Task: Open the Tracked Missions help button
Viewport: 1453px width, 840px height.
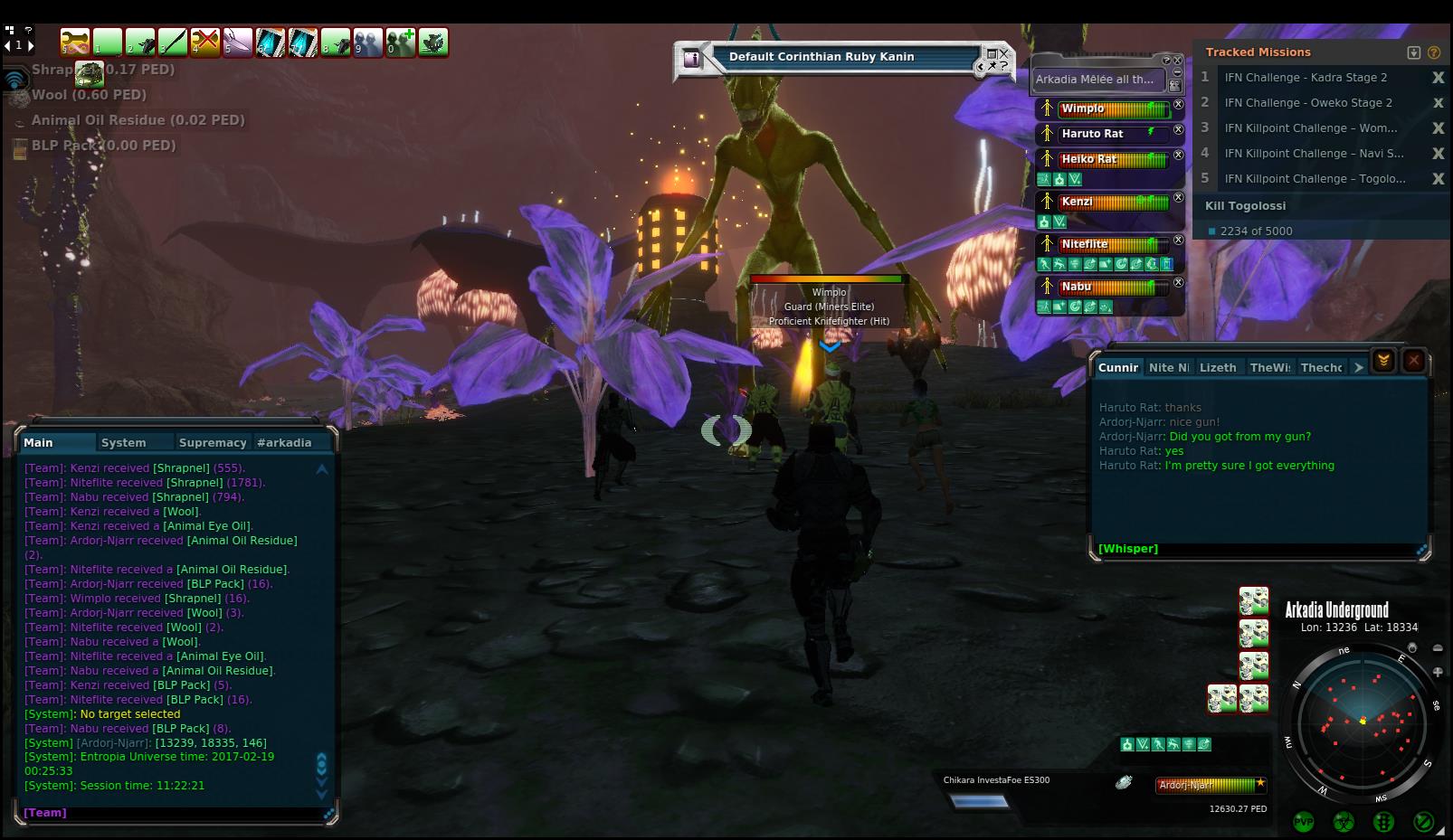Action: pyautogui.click(x=1434, y=52)
